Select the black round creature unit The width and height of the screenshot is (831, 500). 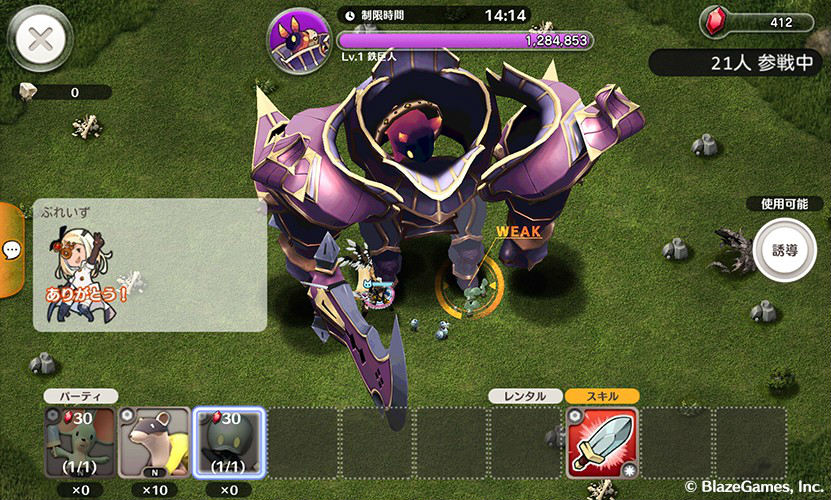pyautogui.click(x=228, y=442)
